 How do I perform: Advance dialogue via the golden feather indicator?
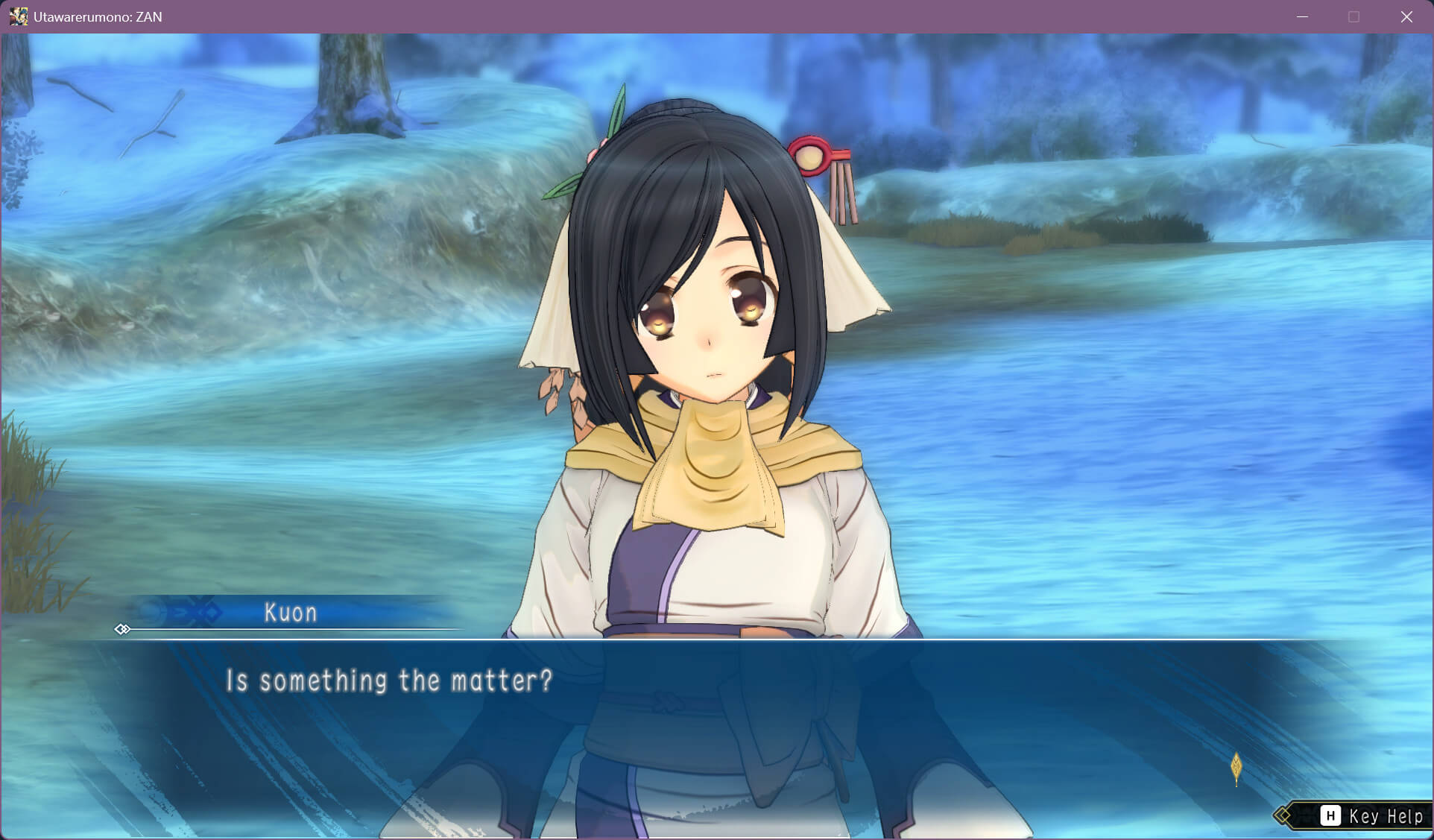[x=1236, y=767]
